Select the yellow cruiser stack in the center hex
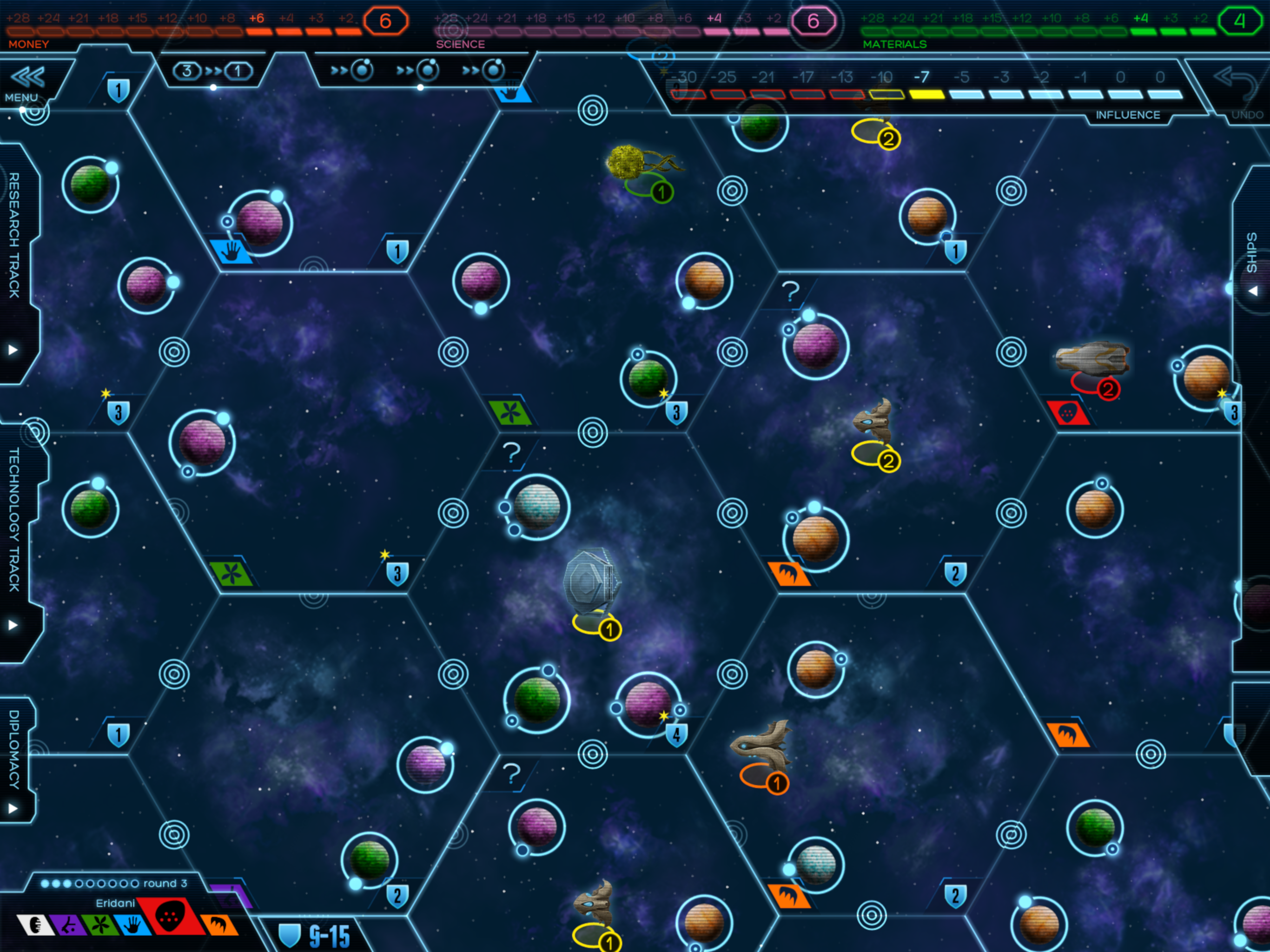This screenshot has height=952, width=1270. pyautogui.click(x=593, y=591)
